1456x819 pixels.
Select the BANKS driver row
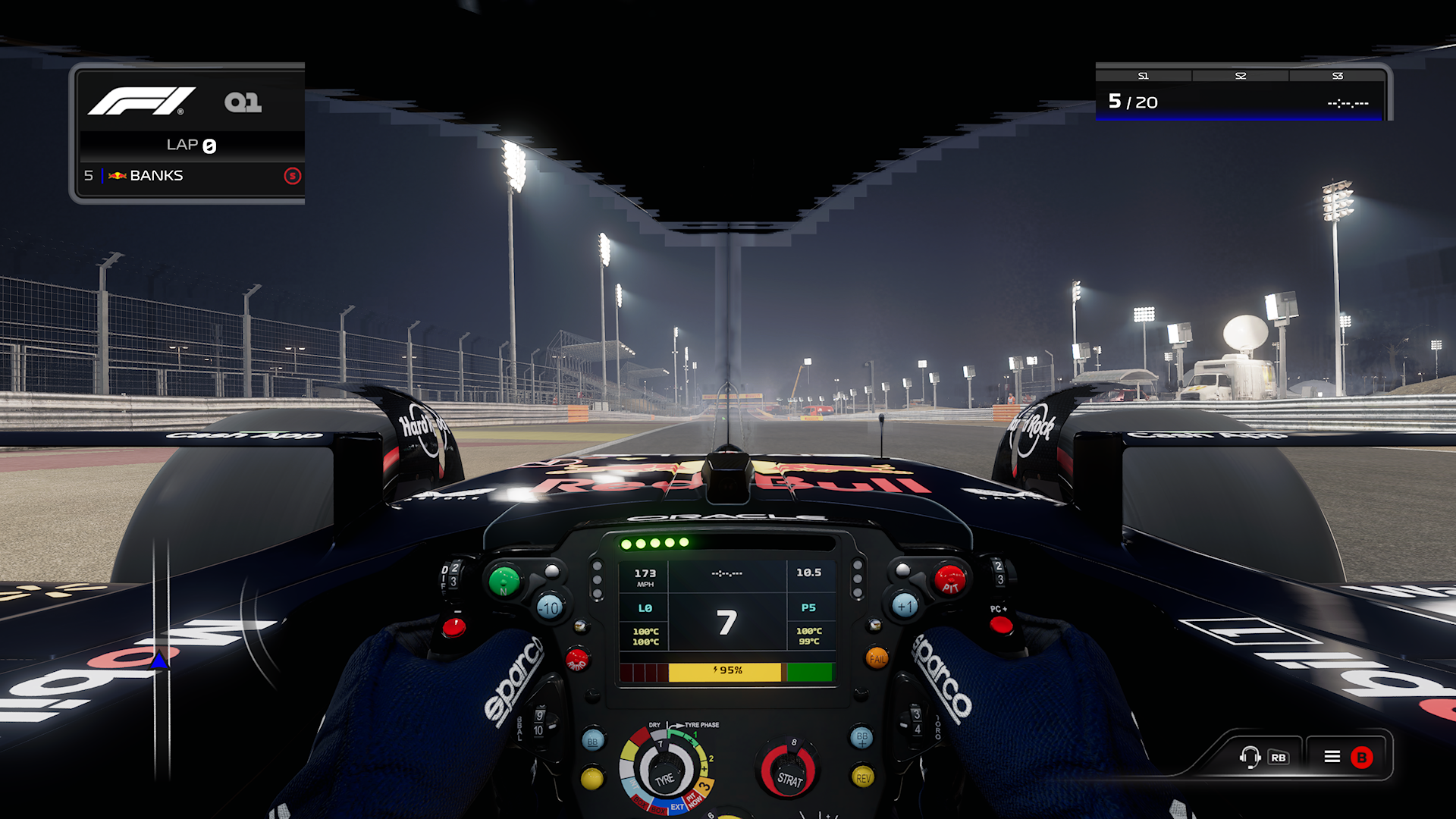click(191, 176)
